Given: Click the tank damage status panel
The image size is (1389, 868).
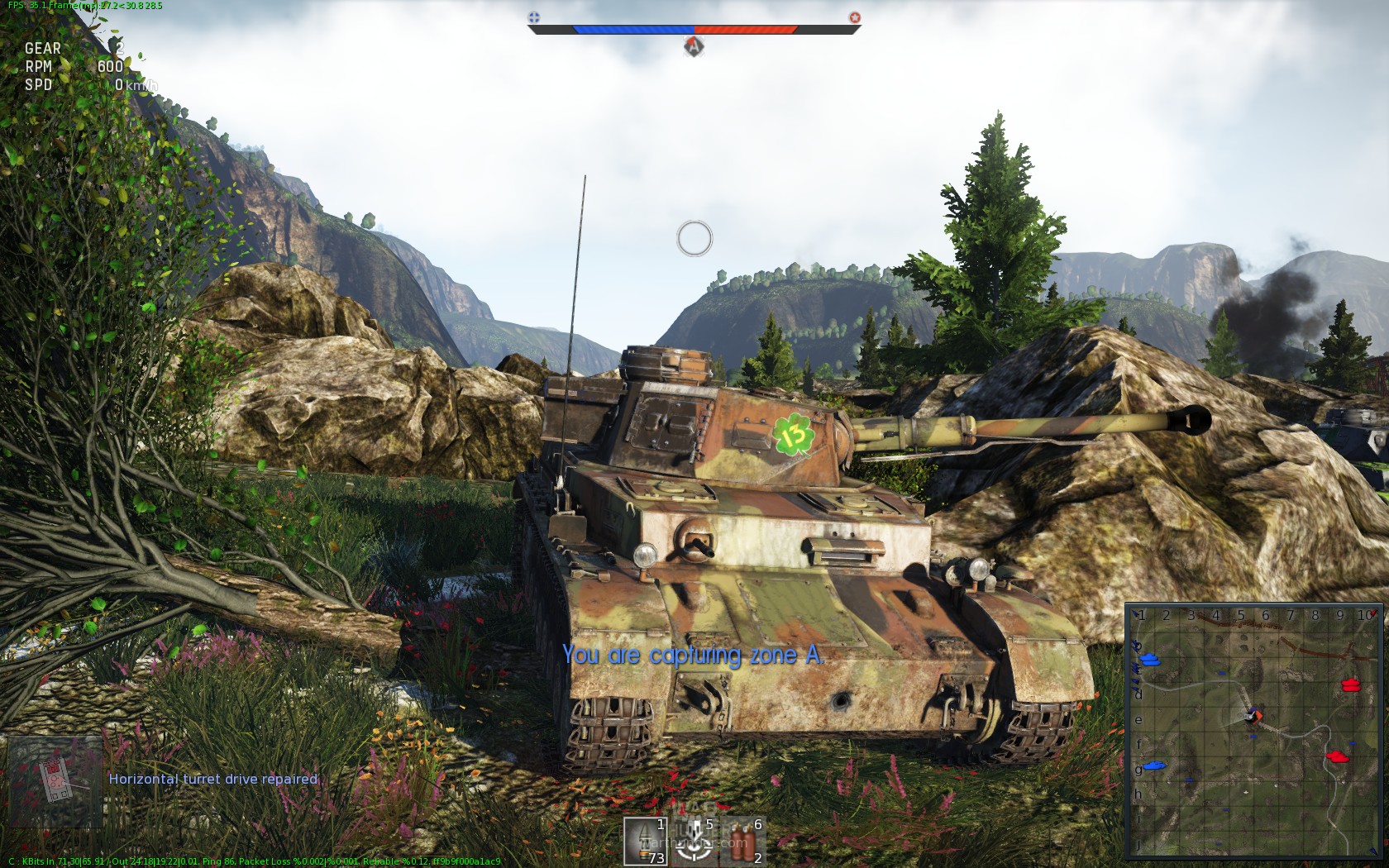Looking at the screenshot, I should 55,781.
